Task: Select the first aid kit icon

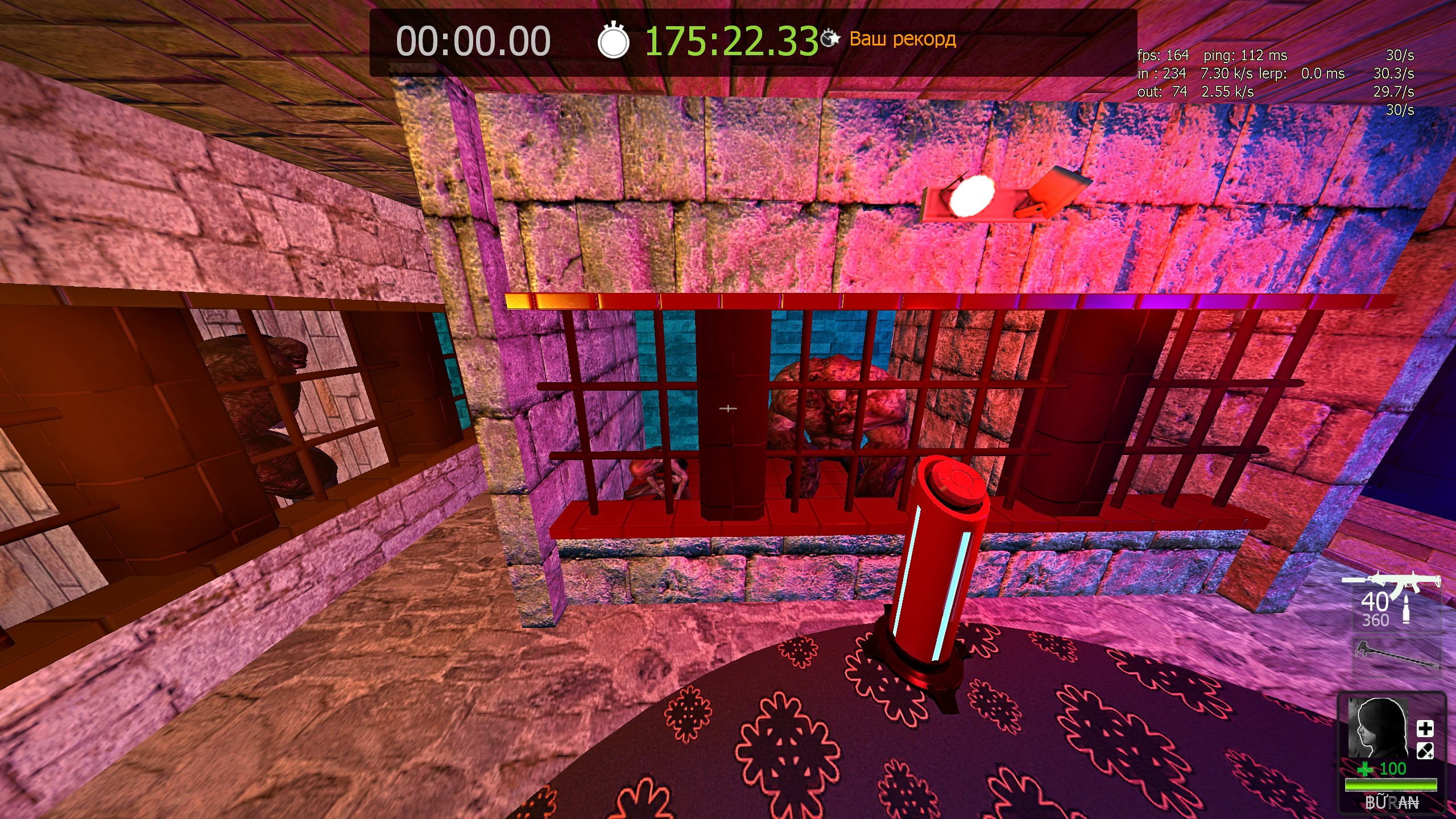Action: tap(1425, 729)
